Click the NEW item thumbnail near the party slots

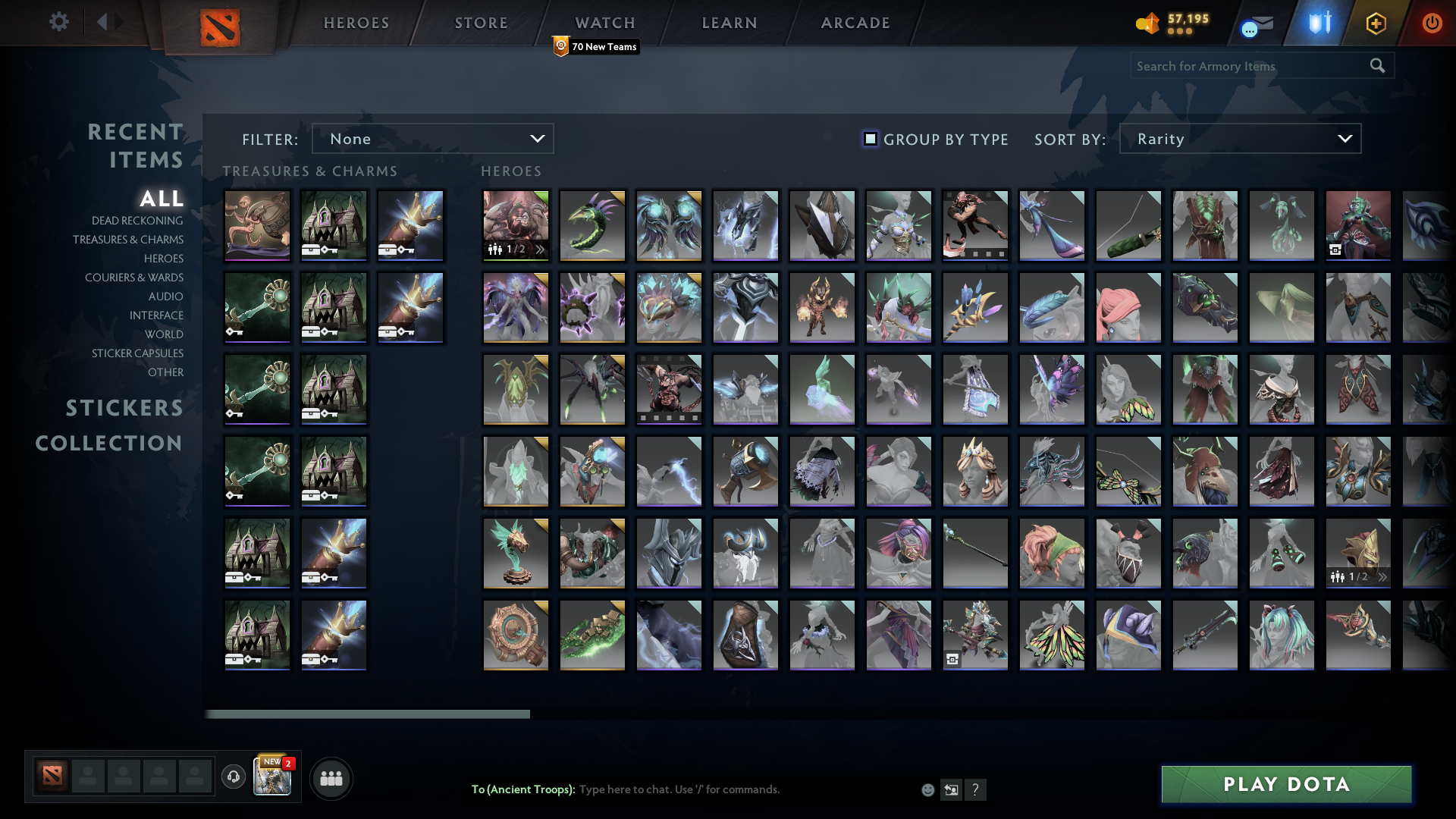coord(272,777)
